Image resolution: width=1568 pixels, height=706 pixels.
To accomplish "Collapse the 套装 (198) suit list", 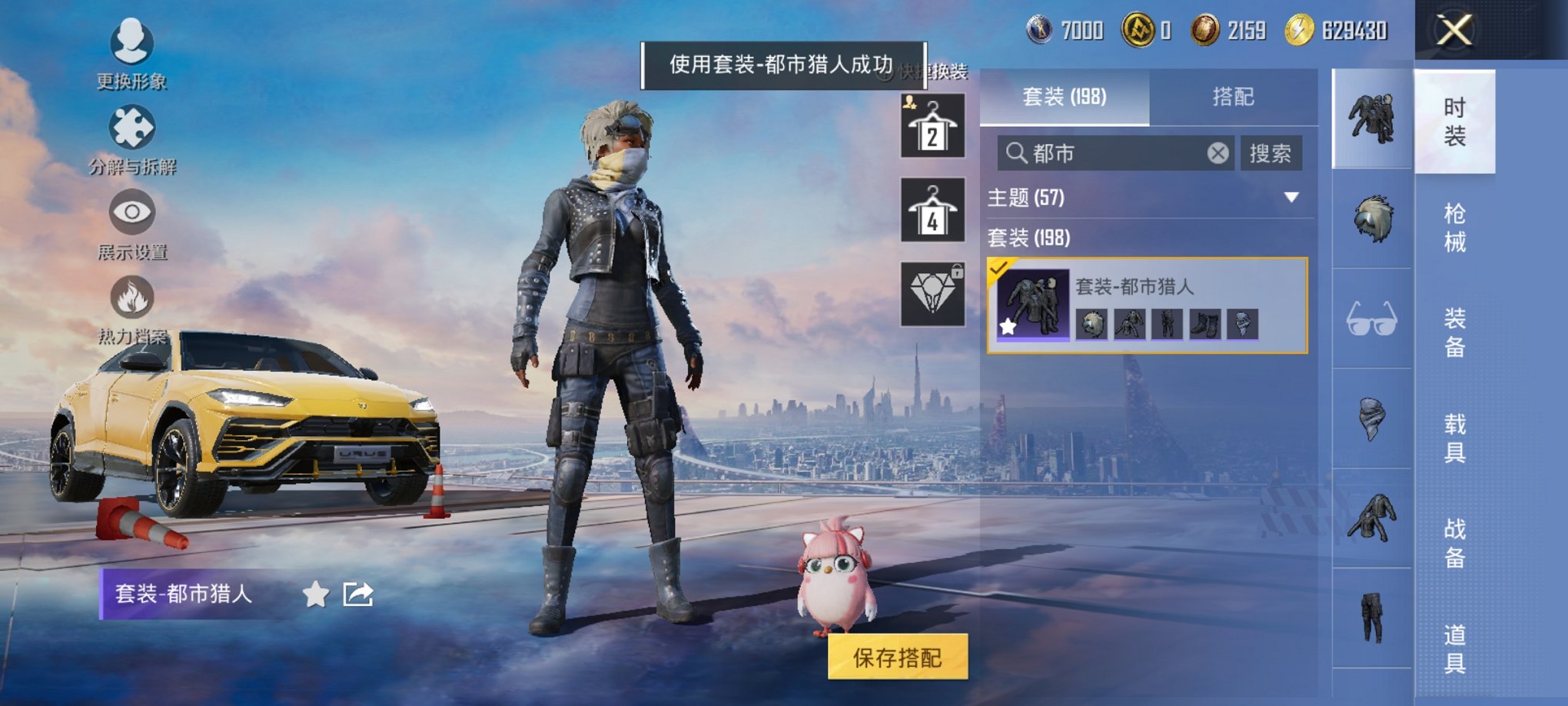I will 1030,238.
